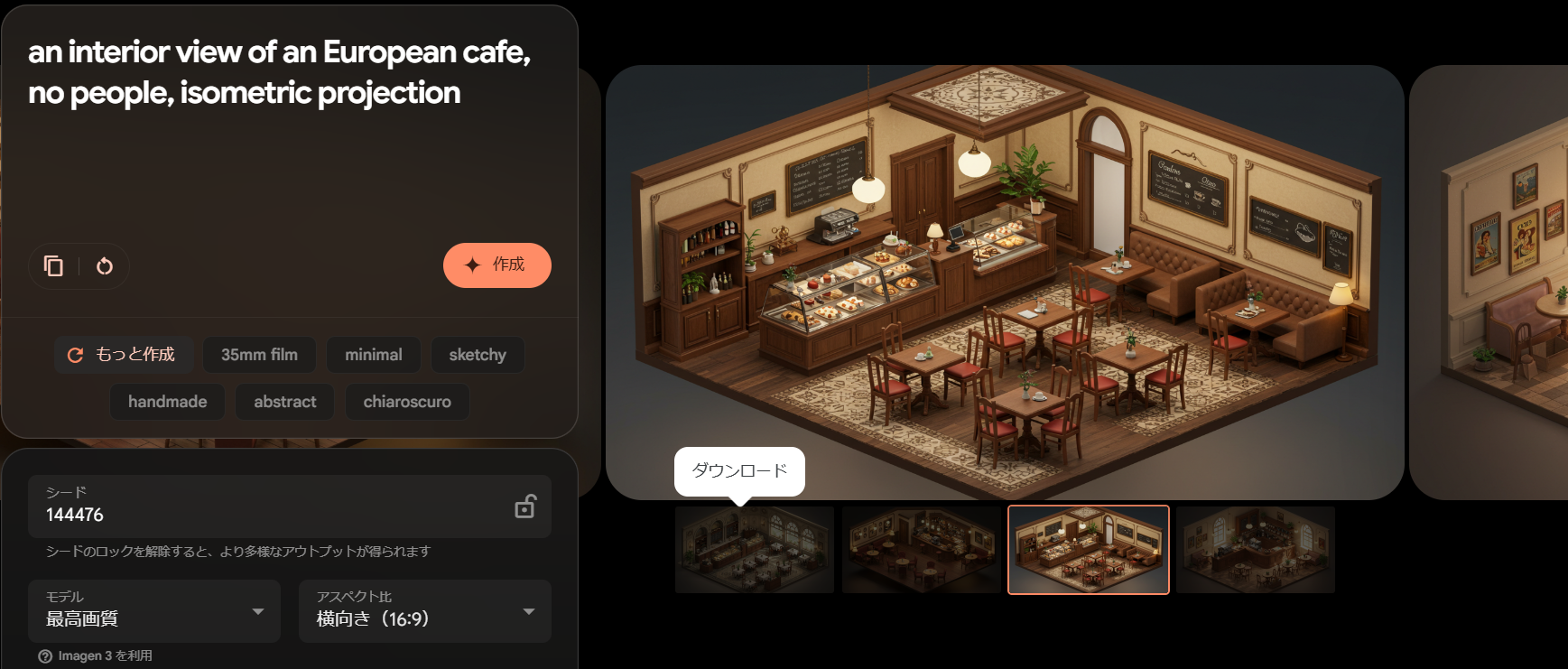Viewport: 1568px width, 669px height.
Task: Open the アスペクト比 aspect ratio dropdown
Action: [x=425, y=611]
